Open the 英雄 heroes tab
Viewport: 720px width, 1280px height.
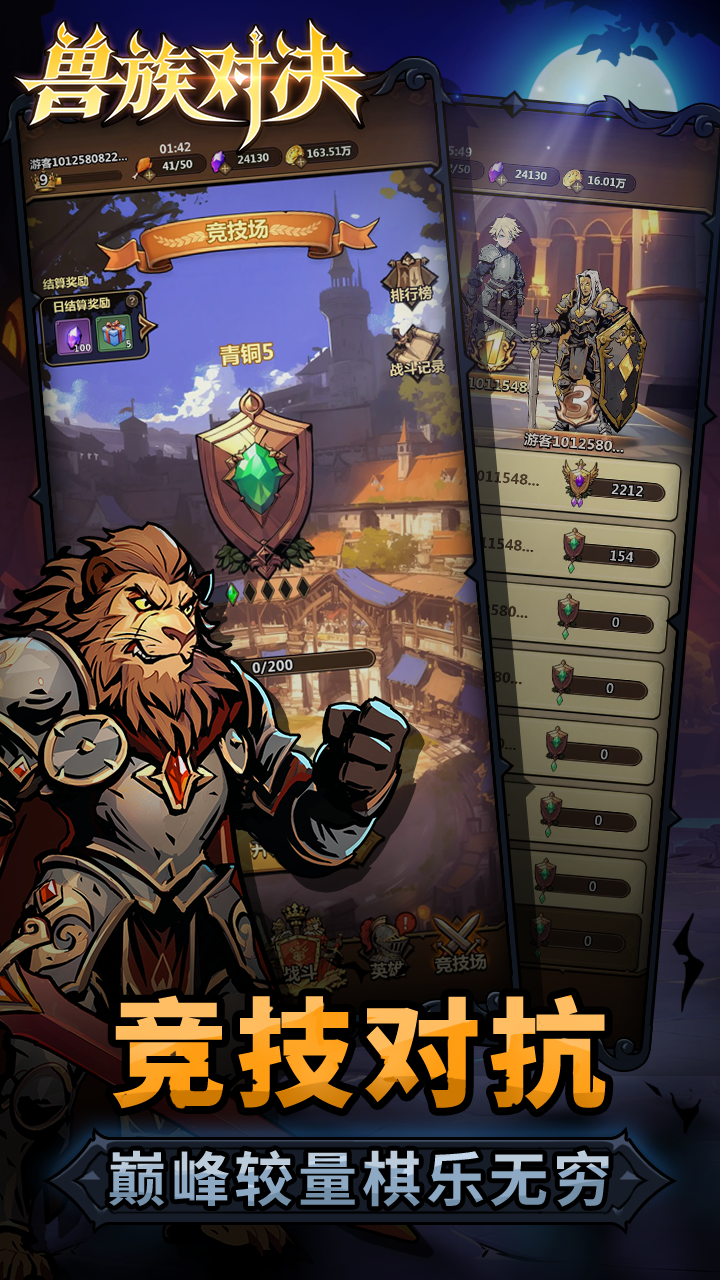pos(383,950)
